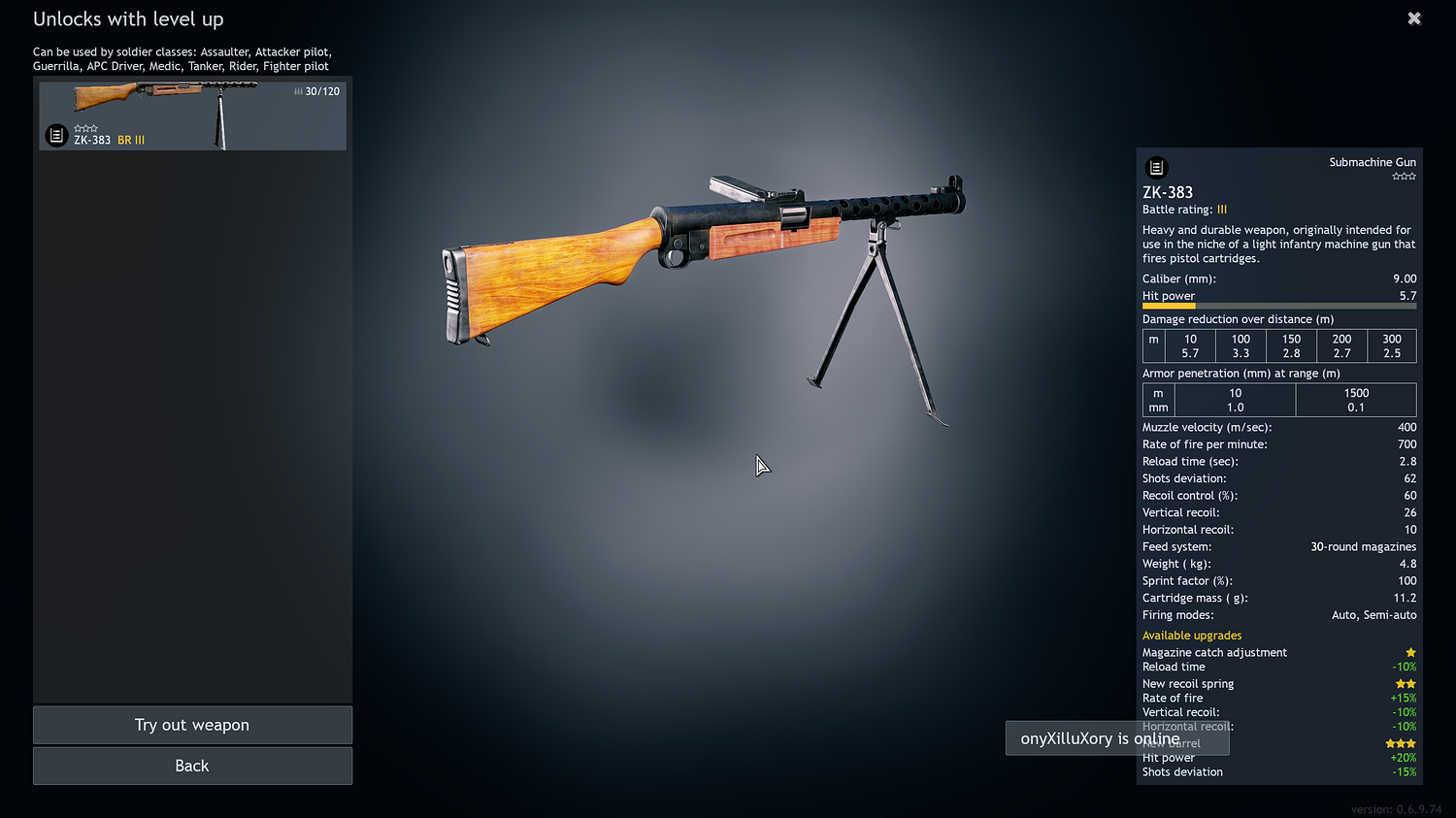Collapse the Armor penetration table

(x=1241, y=373)
